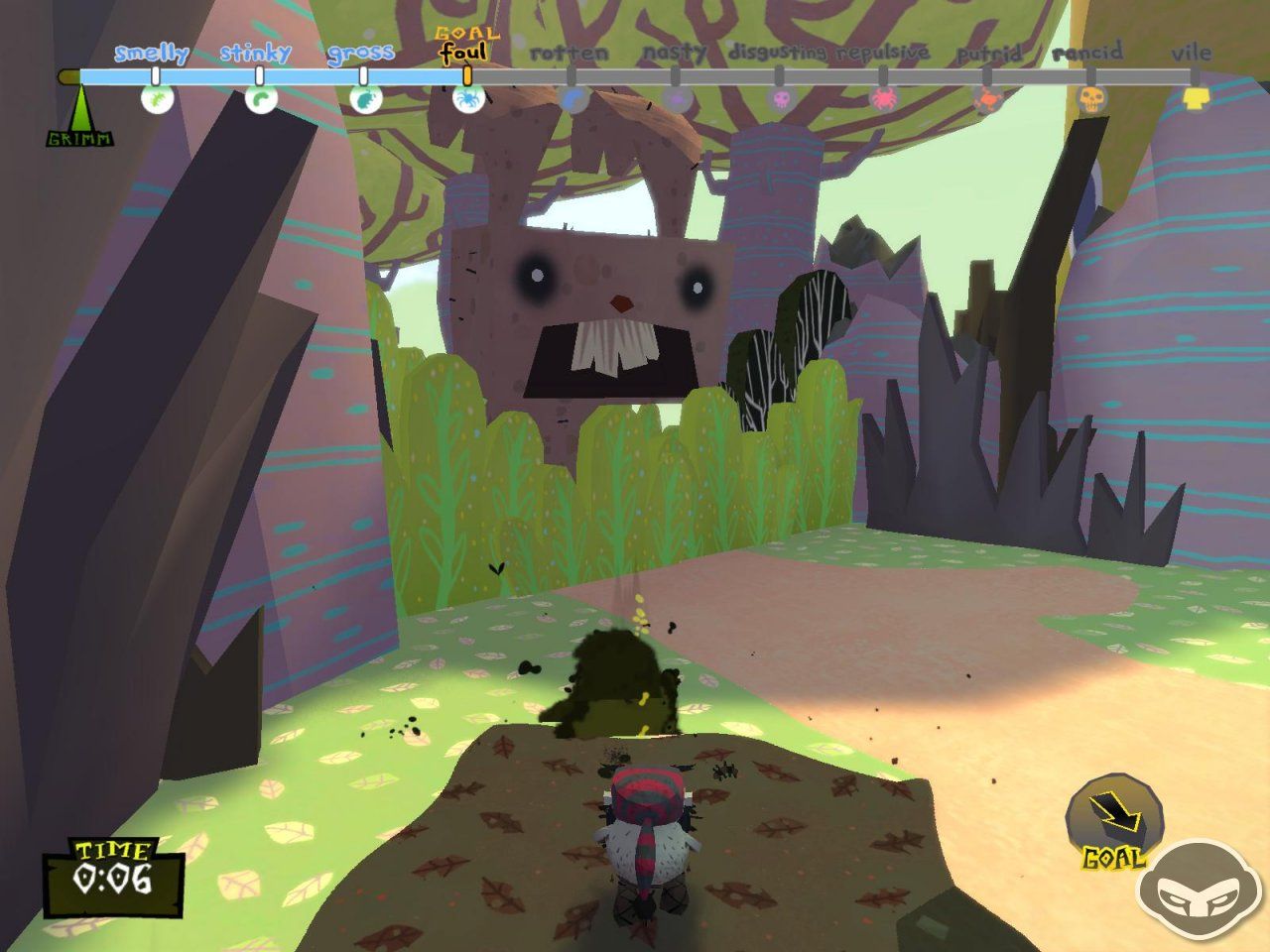Click the rotten milestone icon
The width and height of the screenshot is (1270, 952).
(x=572, y=99)
